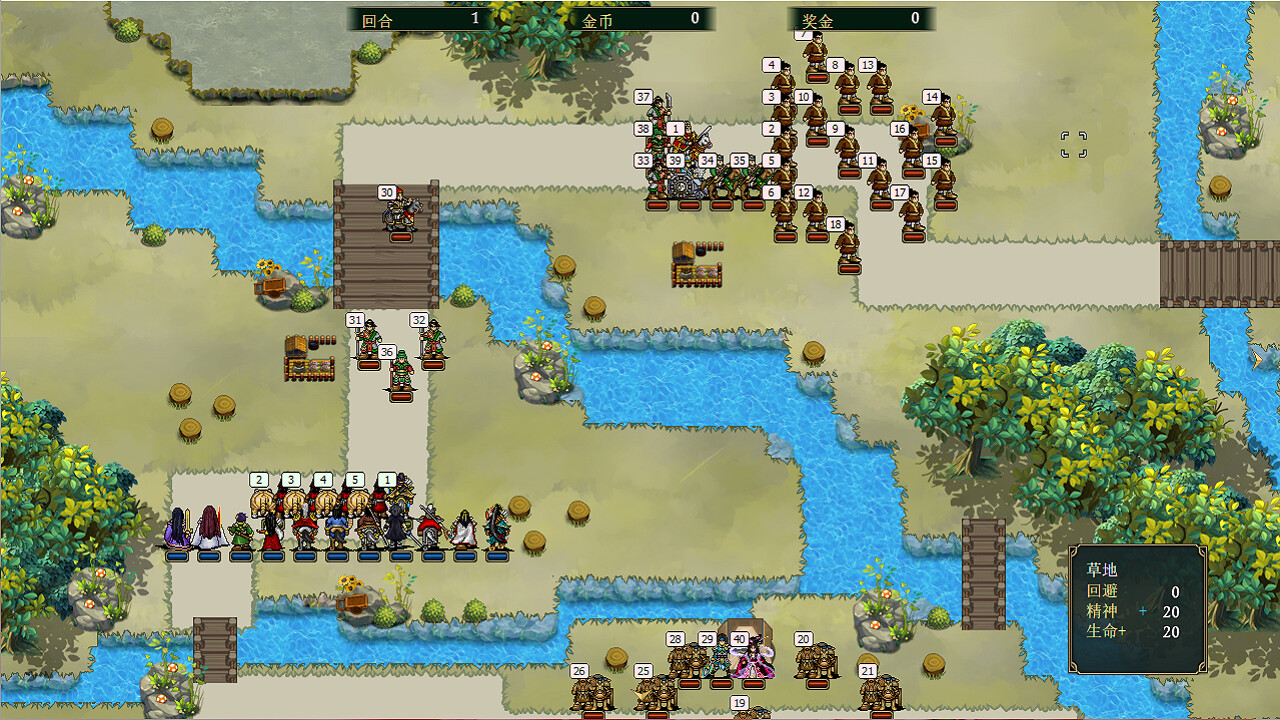This screenshot has width=1280, height=720.
Task: Click the number 37 label above the enemy cavalry
Action: point(643,98)
